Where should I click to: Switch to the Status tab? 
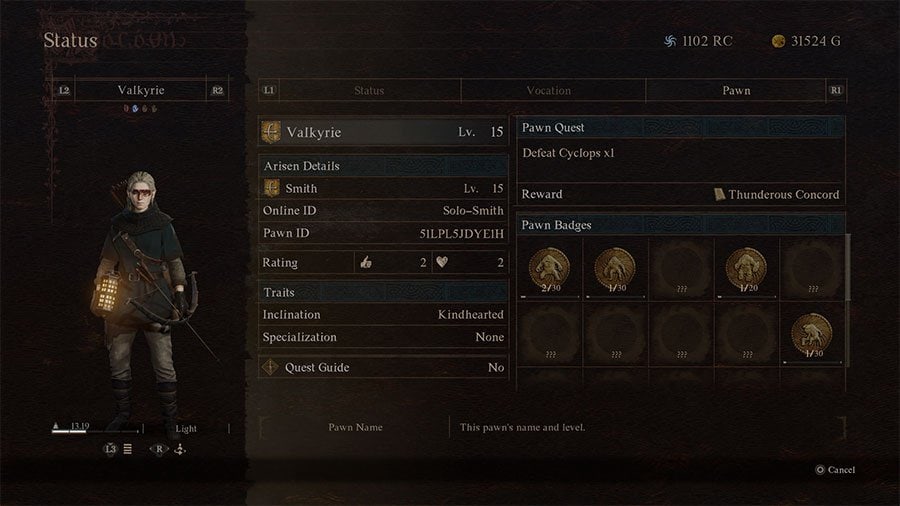pyautogui.click(x=368, y=91)
